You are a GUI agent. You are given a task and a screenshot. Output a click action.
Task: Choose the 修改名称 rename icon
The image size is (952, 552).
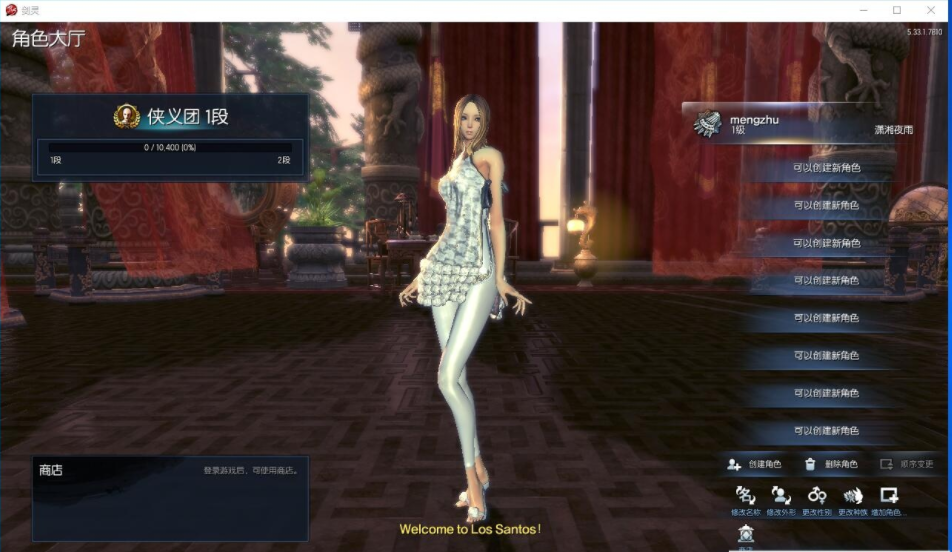coord(745,497)
